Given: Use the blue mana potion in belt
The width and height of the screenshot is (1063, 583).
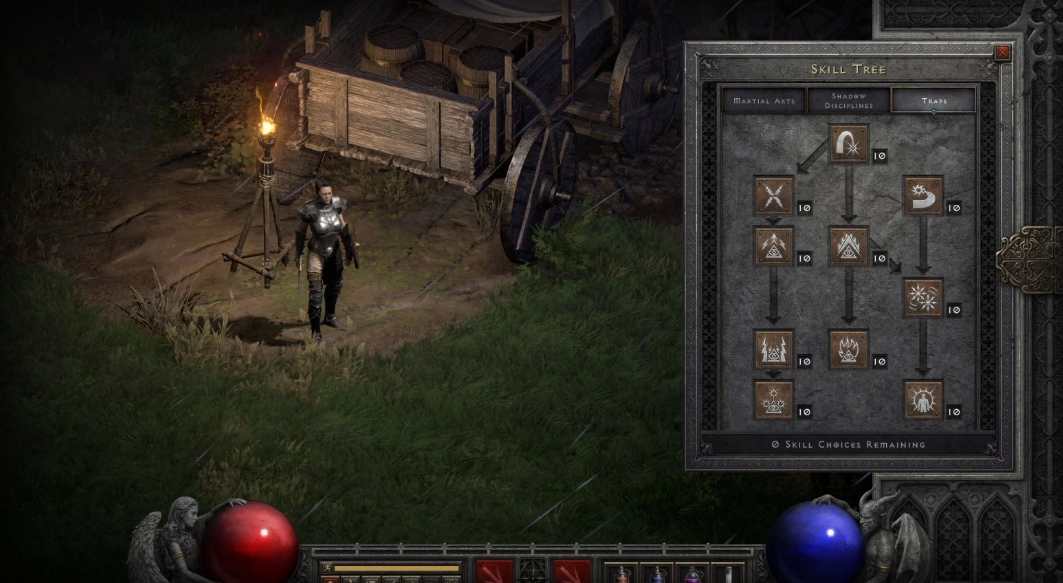Looking at the screenshot, I should (656, 574).
